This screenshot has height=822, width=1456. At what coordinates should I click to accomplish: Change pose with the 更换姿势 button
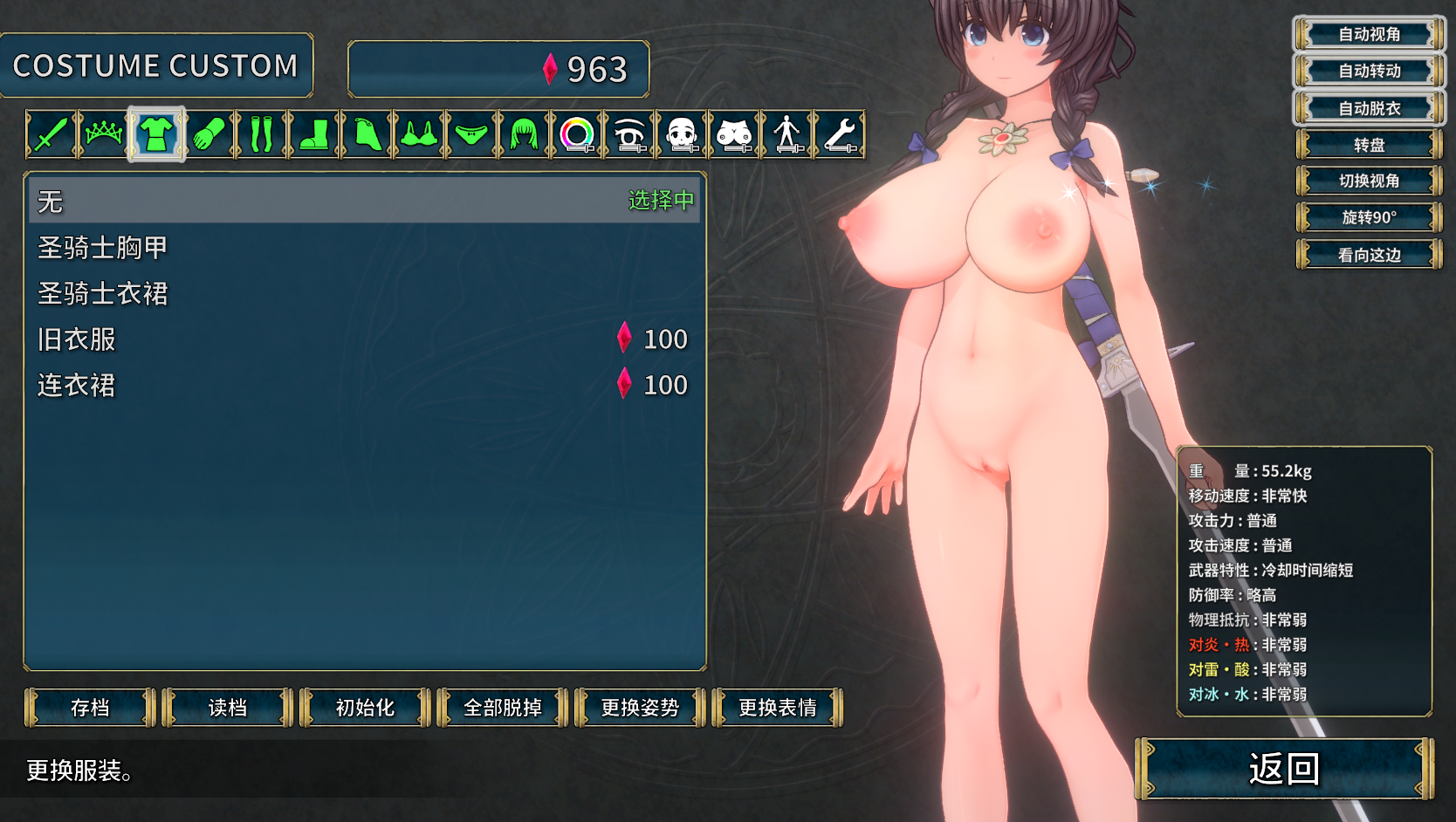640,708
